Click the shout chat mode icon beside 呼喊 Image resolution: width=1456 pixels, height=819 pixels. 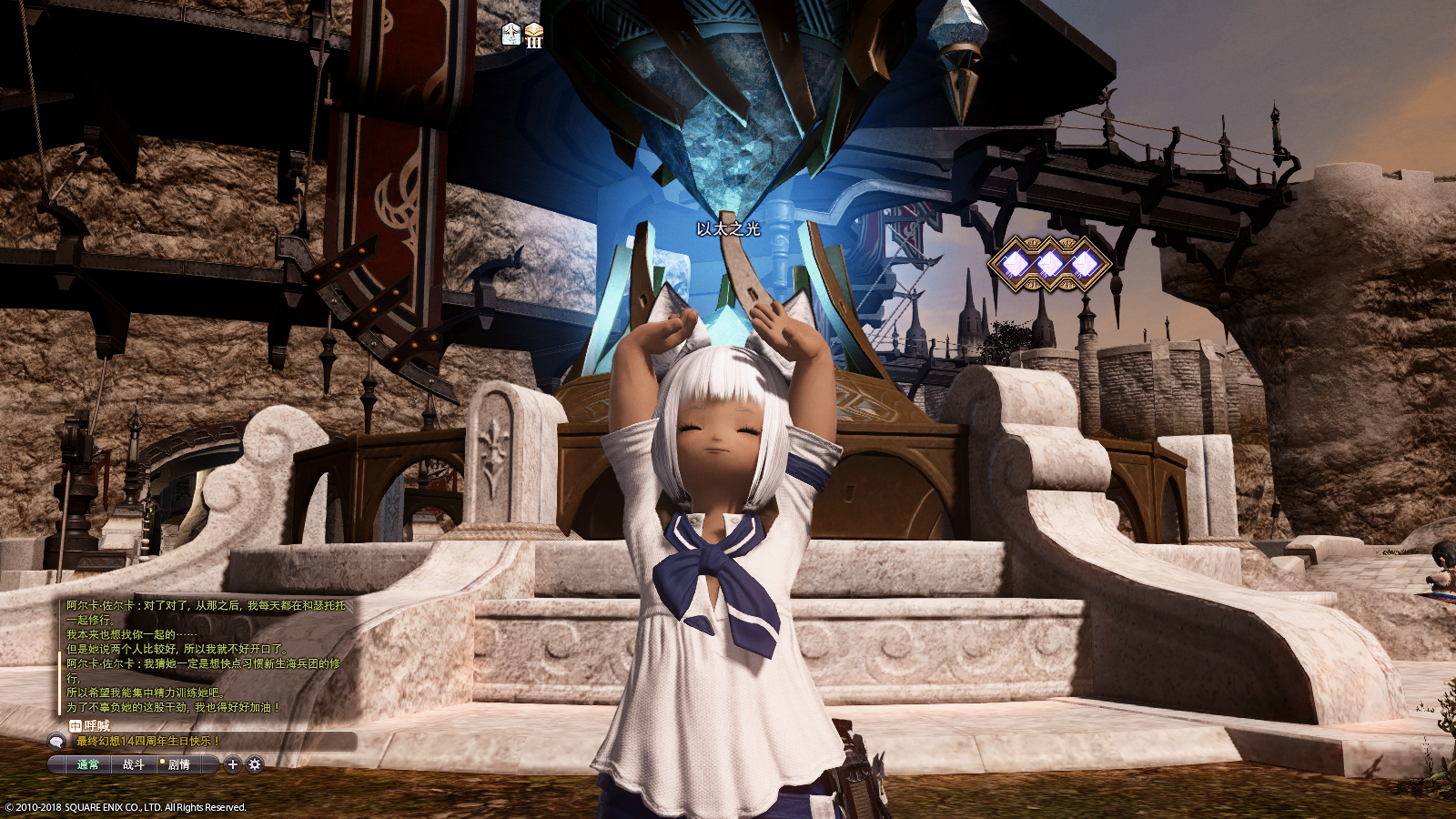[76, 726]
